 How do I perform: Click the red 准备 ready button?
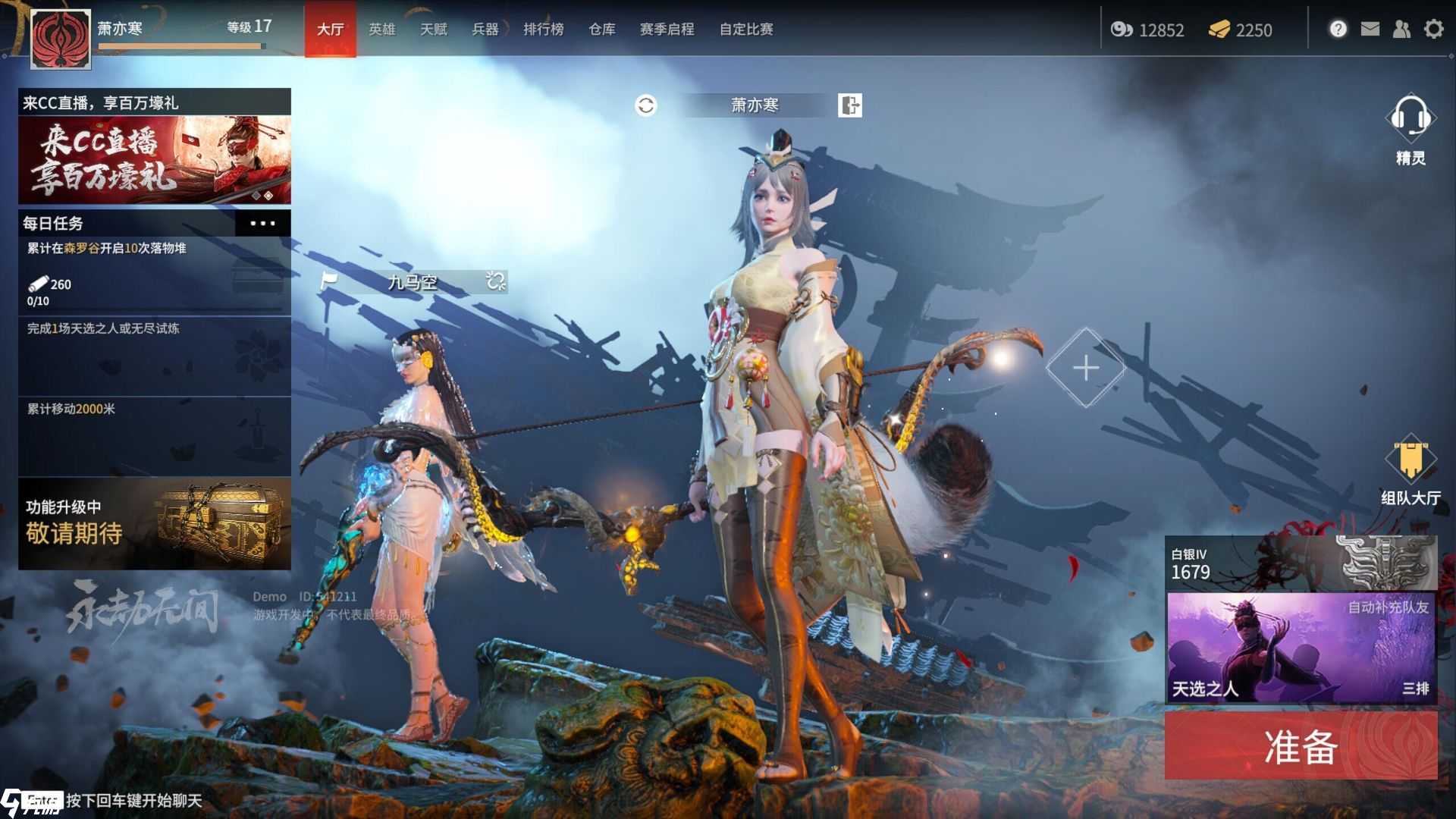[1301, 746]
